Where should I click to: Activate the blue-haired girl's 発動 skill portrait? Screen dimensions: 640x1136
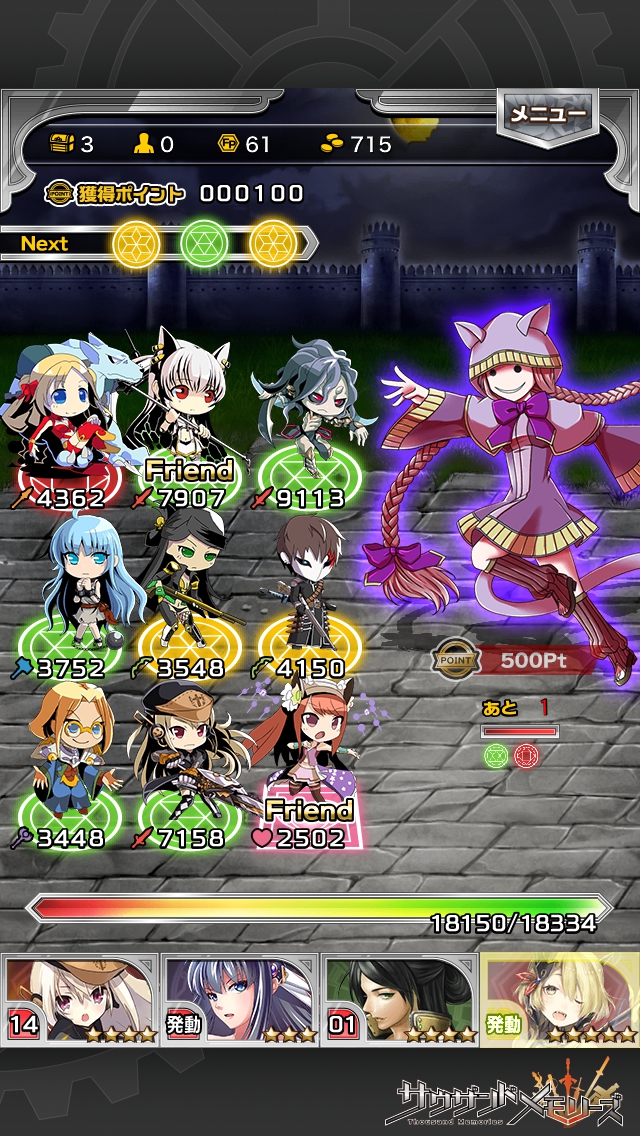coord(240,997)
